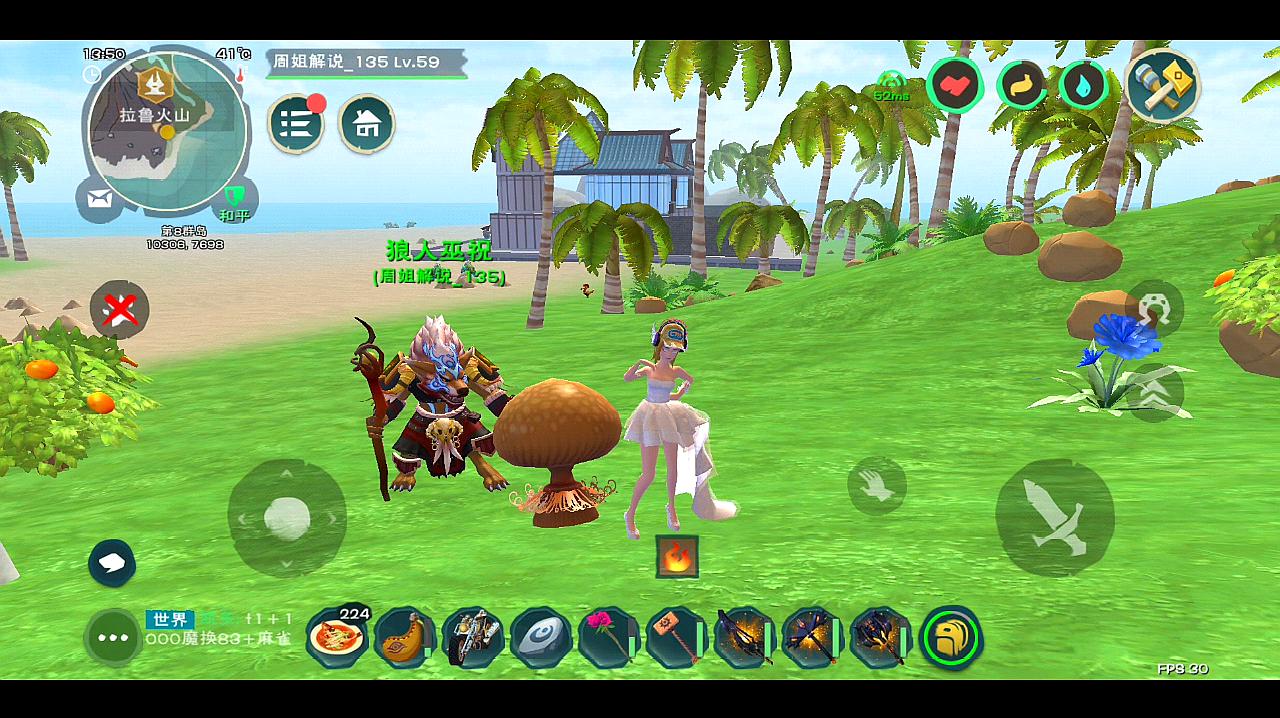The height and width of the screenshot is (718, 1280).
Task: Toggle the green peace mode shield
Action: tap(234, 198)
